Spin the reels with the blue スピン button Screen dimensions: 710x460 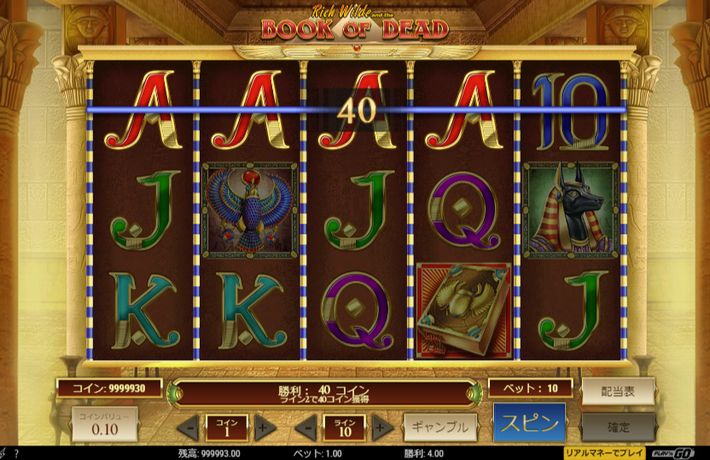click(x=529, y=422)
